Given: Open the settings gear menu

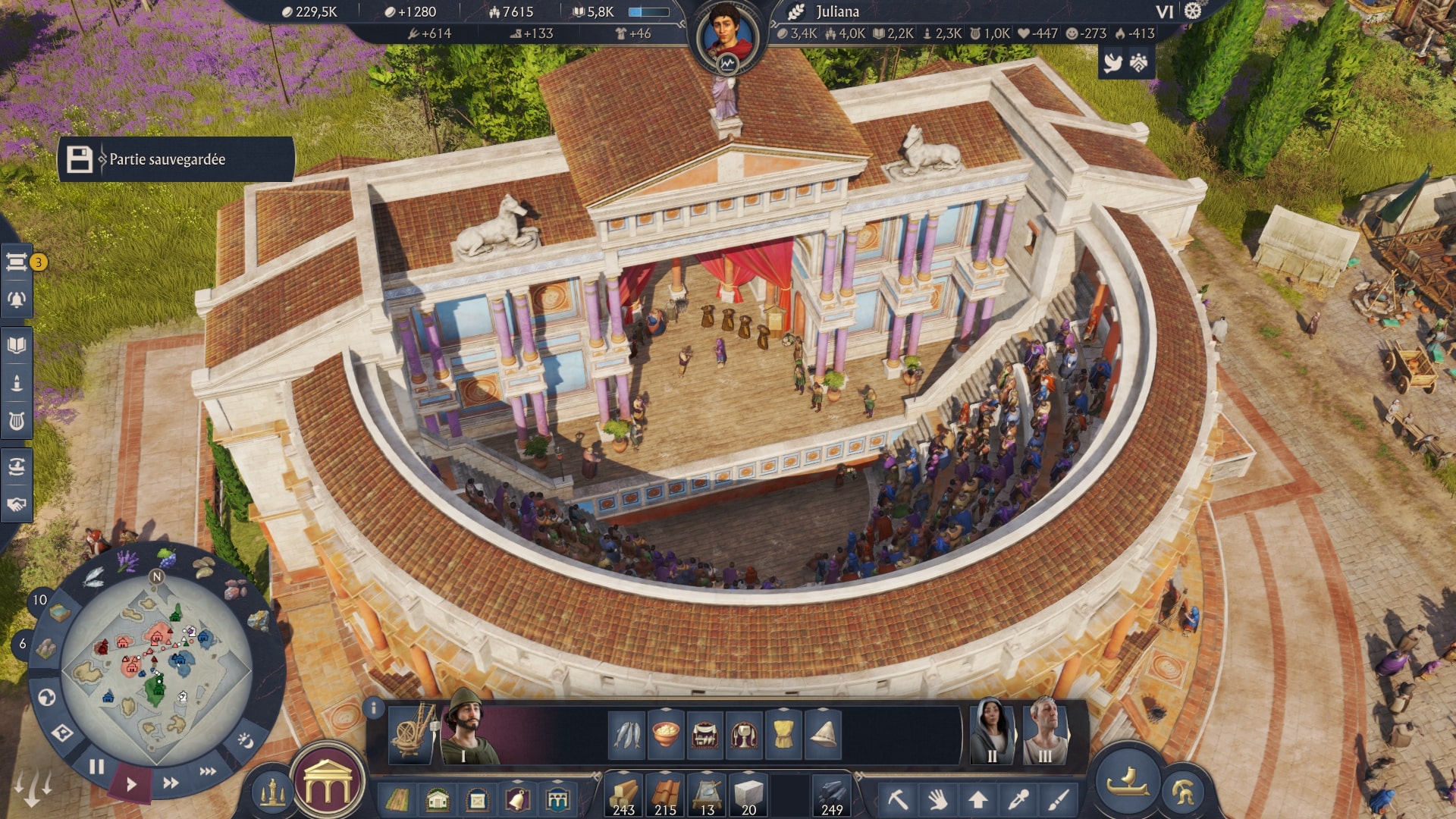Looking at the screenshot, I should [x=1194, y=11].
